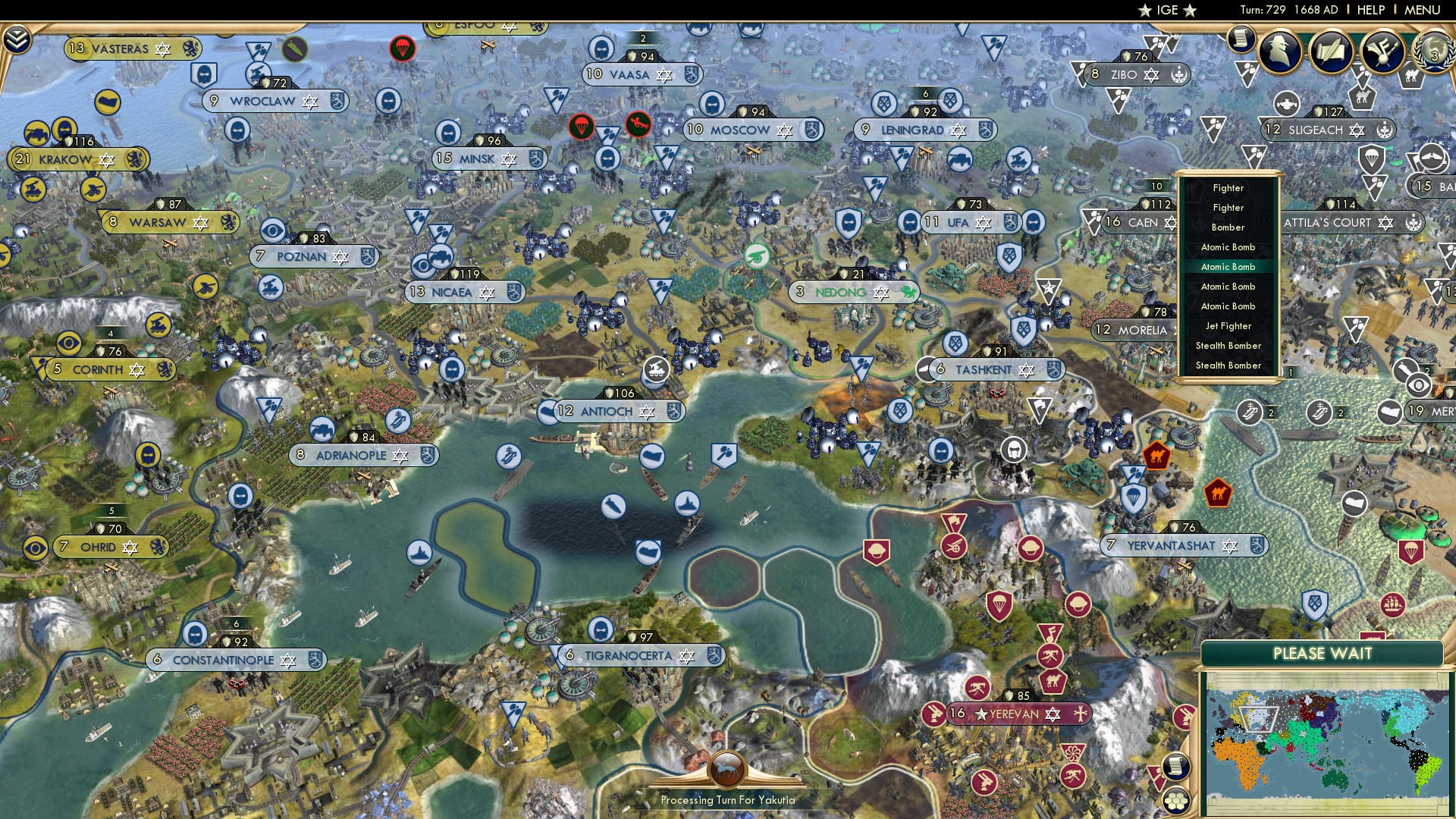Click the anchor icon on Zibo's city banner
Viewport: 1456px width, 819px height.
coord(1178,74)
